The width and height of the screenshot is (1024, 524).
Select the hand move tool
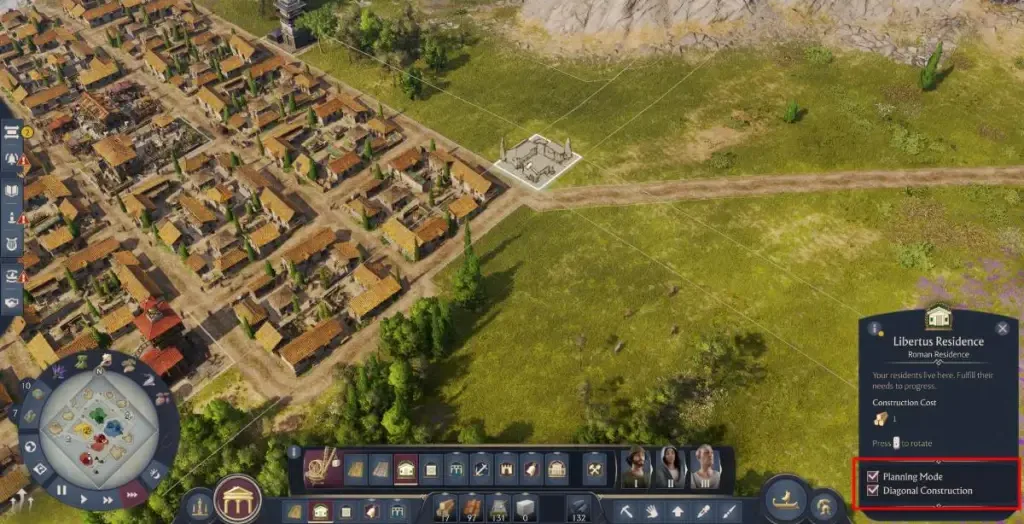pyautogui.click(x=652, y=512)
